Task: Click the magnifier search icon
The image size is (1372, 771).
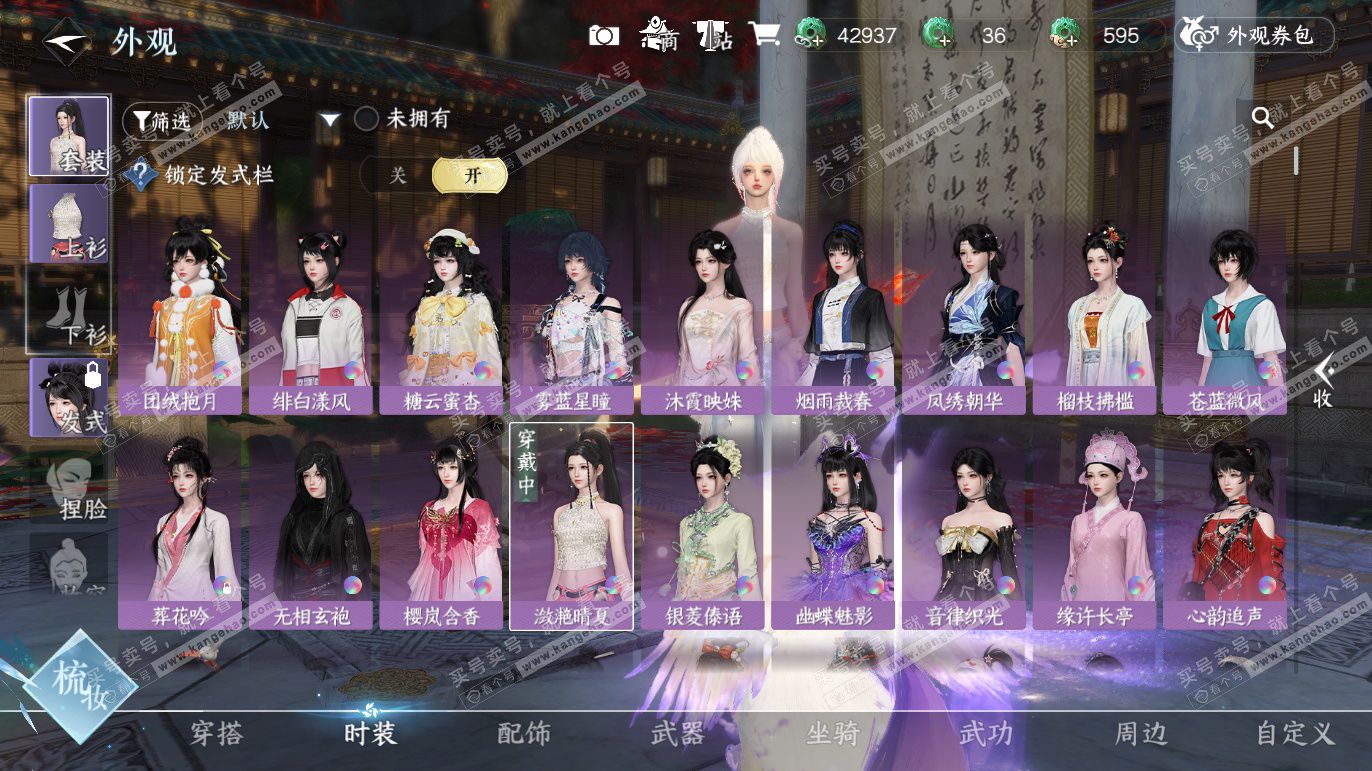Action: coord(1263,118)
